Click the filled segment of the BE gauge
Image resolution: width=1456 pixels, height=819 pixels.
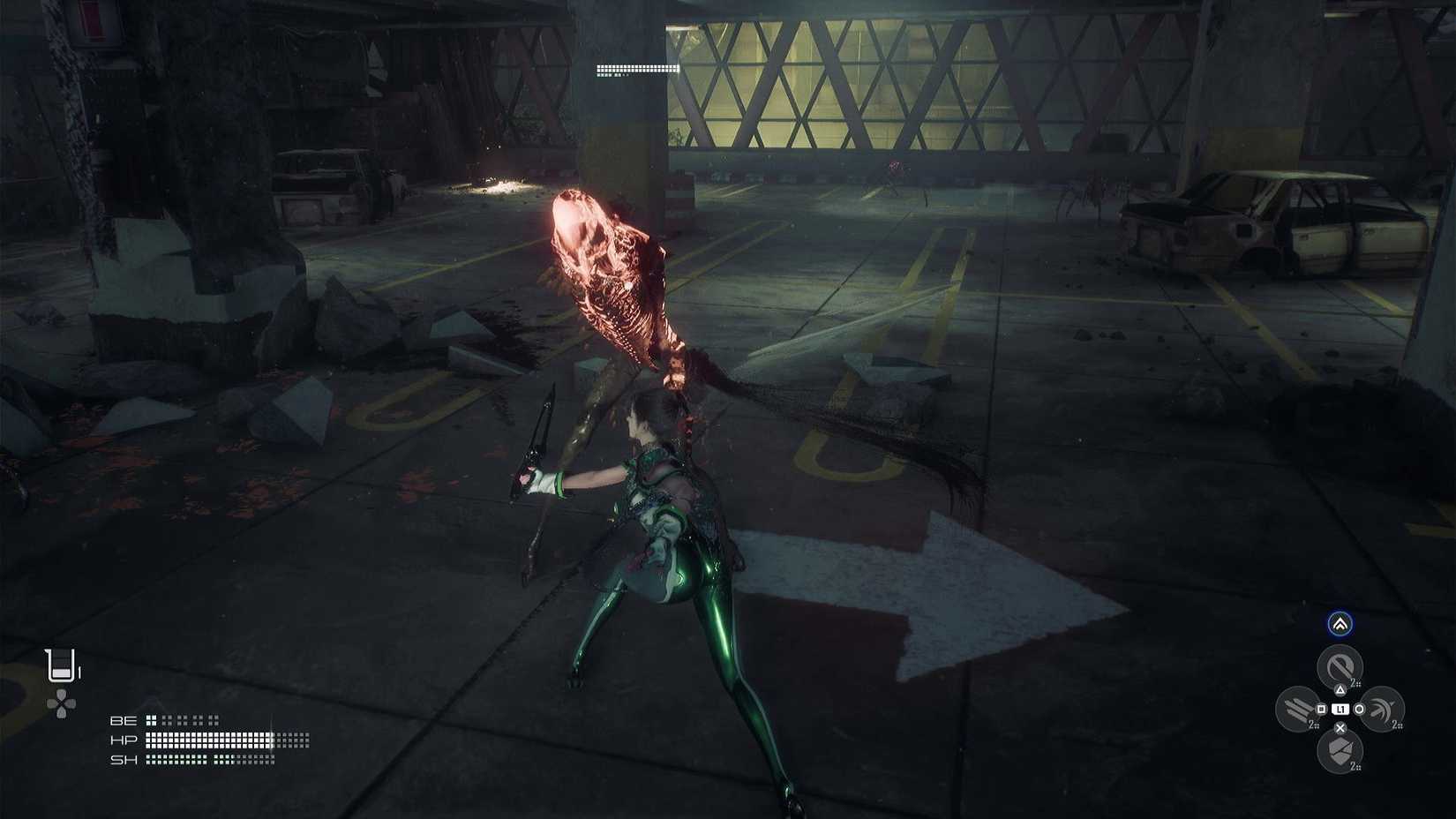tap(150, 720)
